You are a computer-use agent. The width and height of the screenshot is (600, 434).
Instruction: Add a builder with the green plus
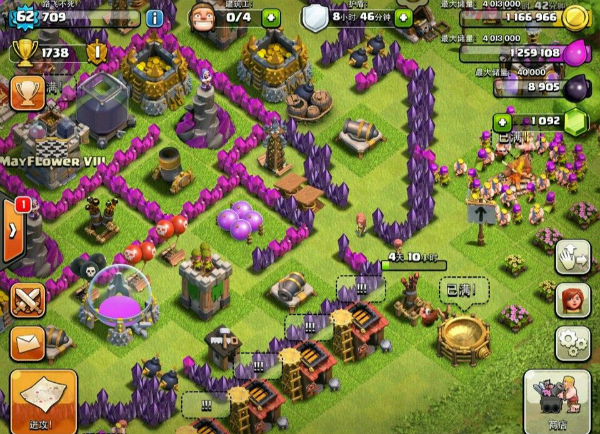pyautogui.click(x=270, y=17)
